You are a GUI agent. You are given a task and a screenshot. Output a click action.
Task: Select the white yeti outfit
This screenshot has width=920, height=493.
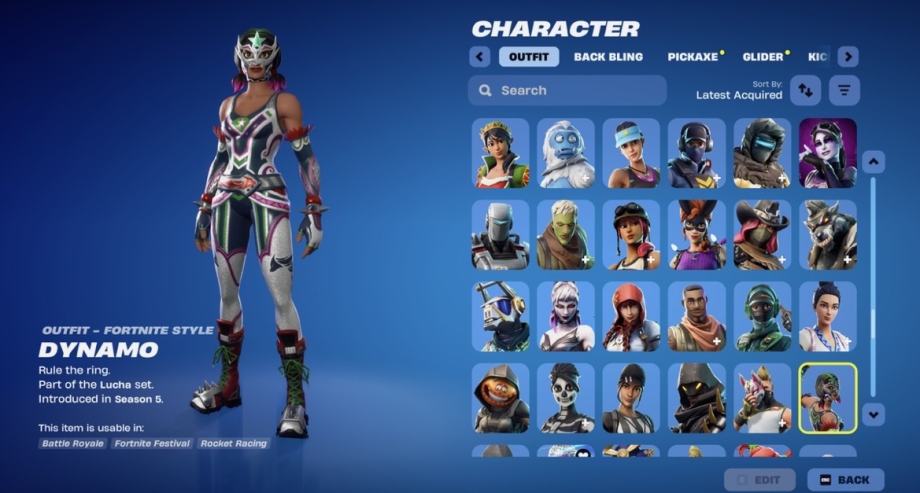(x=566, y=153)
